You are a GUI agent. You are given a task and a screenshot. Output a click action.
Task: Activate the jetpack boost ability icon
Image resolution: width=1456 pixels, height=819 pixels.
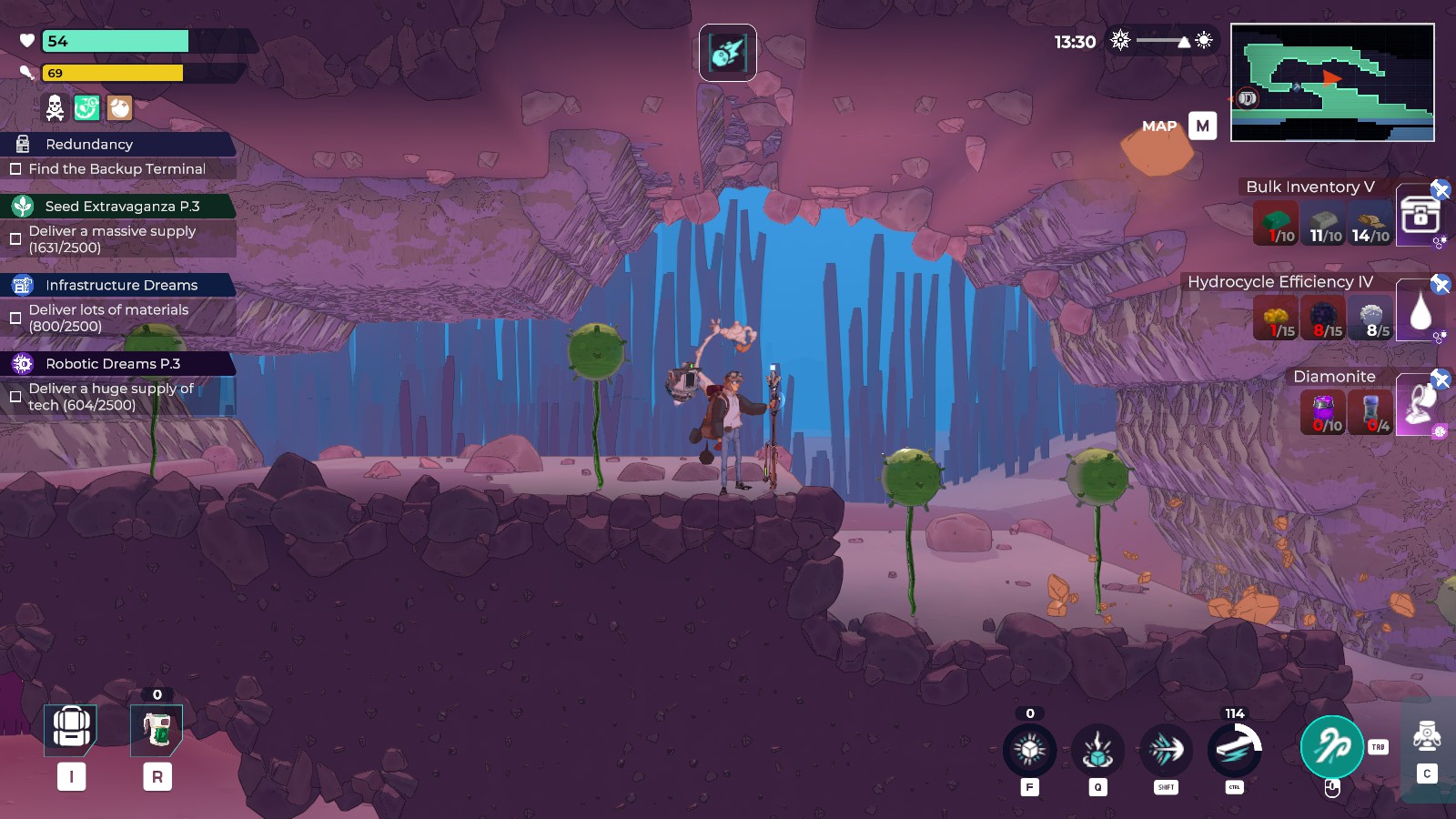point(1234,750)
